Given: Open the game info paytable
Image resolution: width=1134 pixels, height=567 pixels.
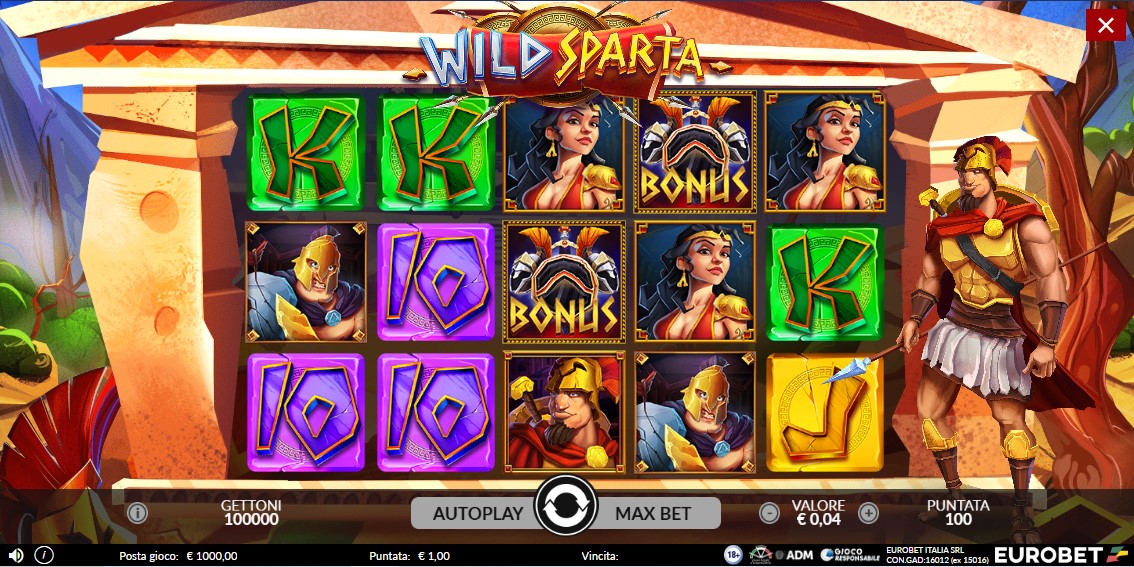Looking at the screenshot, I should point(137,513).
